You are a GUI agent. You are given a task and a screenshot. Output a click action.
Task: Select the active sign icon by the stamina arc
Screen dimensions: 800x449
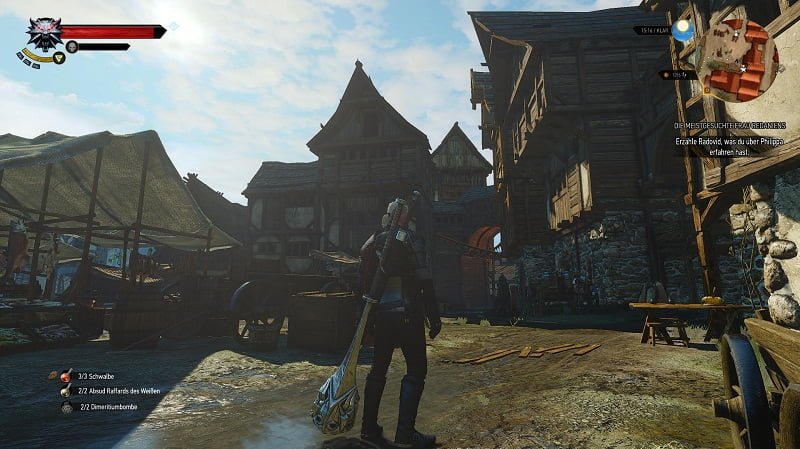[x=58, y=58]
